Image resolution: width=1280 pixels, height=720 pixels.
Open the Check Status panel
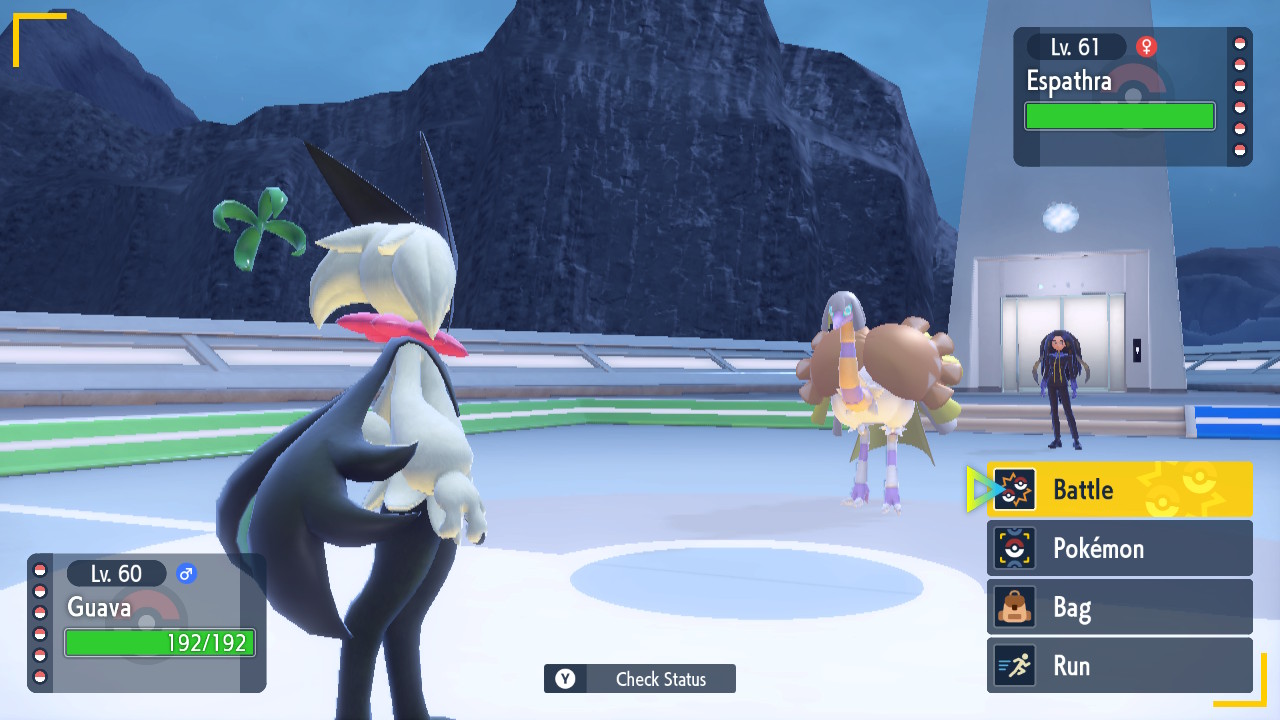coord(640,679)
